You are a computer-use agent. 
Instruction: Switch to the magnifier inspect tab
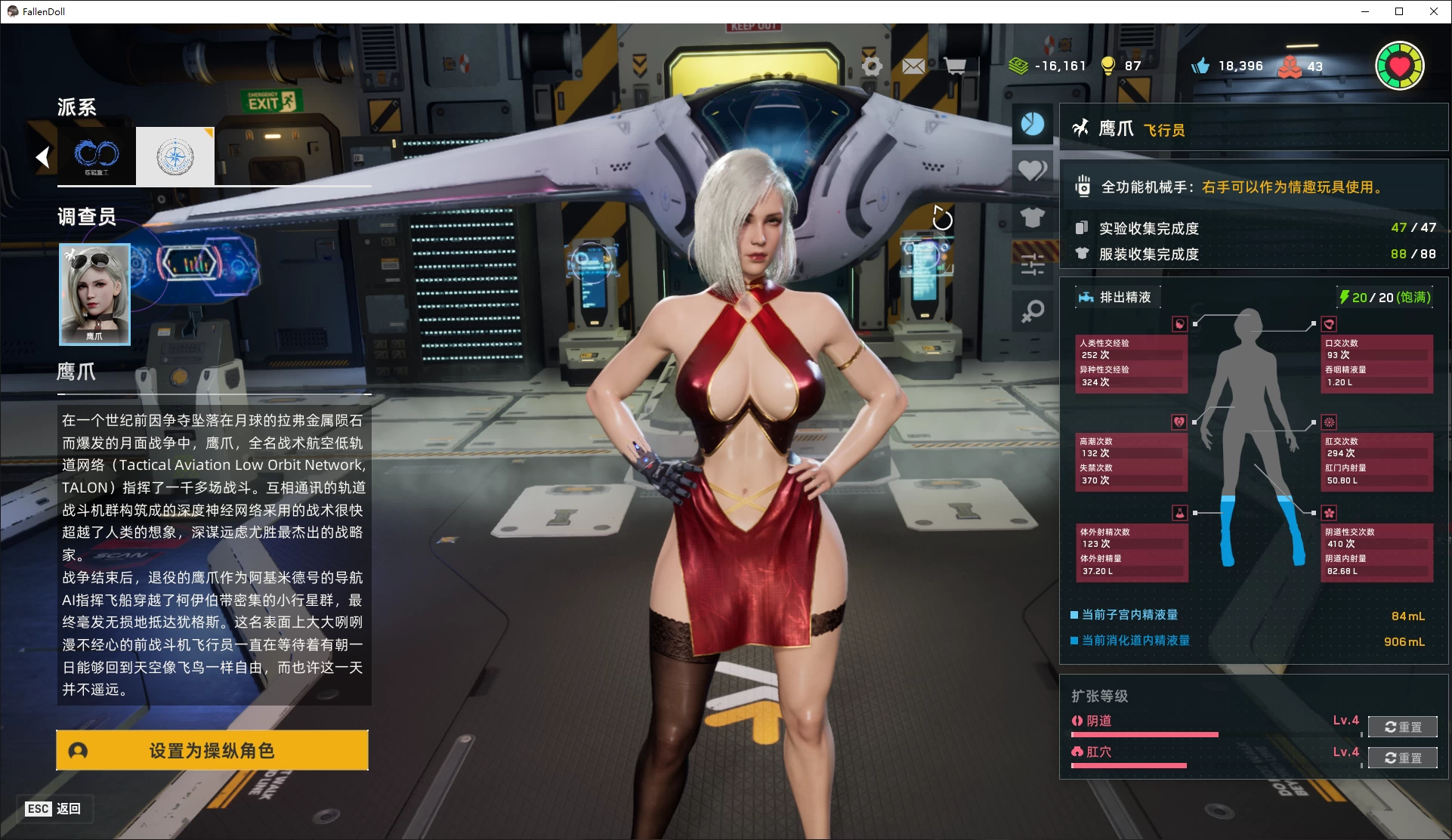point(1032,311)
